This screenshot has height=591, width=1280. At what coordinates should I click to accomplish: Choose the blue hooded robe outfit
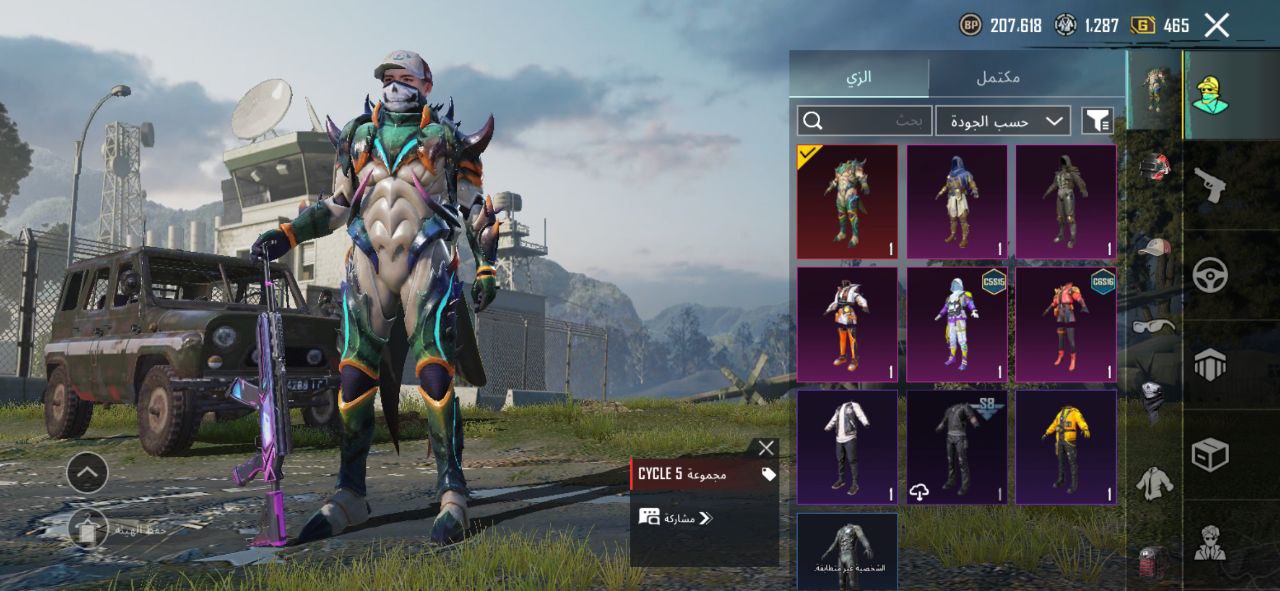point(957,202)
